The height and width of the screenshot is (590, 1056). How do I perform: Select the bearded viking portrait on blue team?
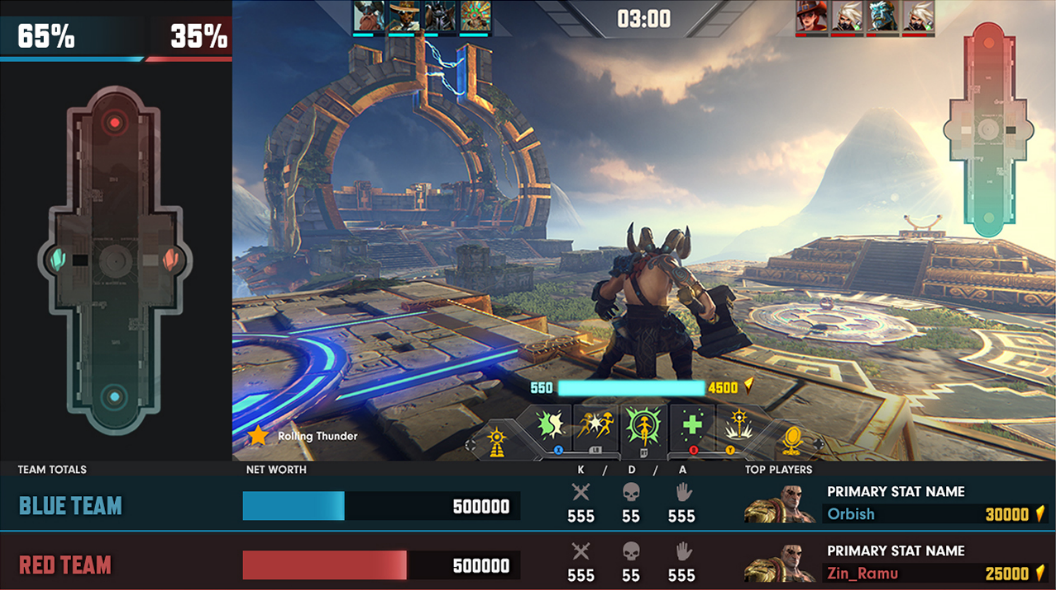coord(368,16)
